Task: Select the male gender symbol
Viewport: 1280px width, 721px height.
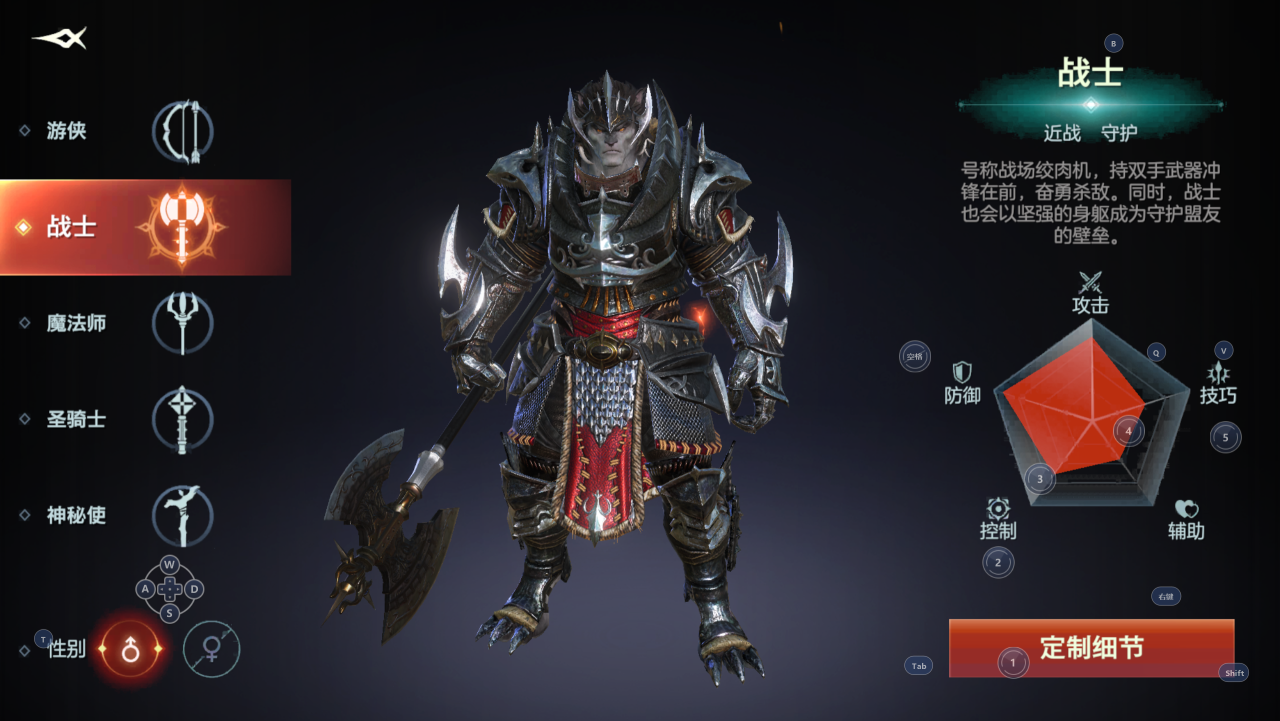Action: [128, 648]
